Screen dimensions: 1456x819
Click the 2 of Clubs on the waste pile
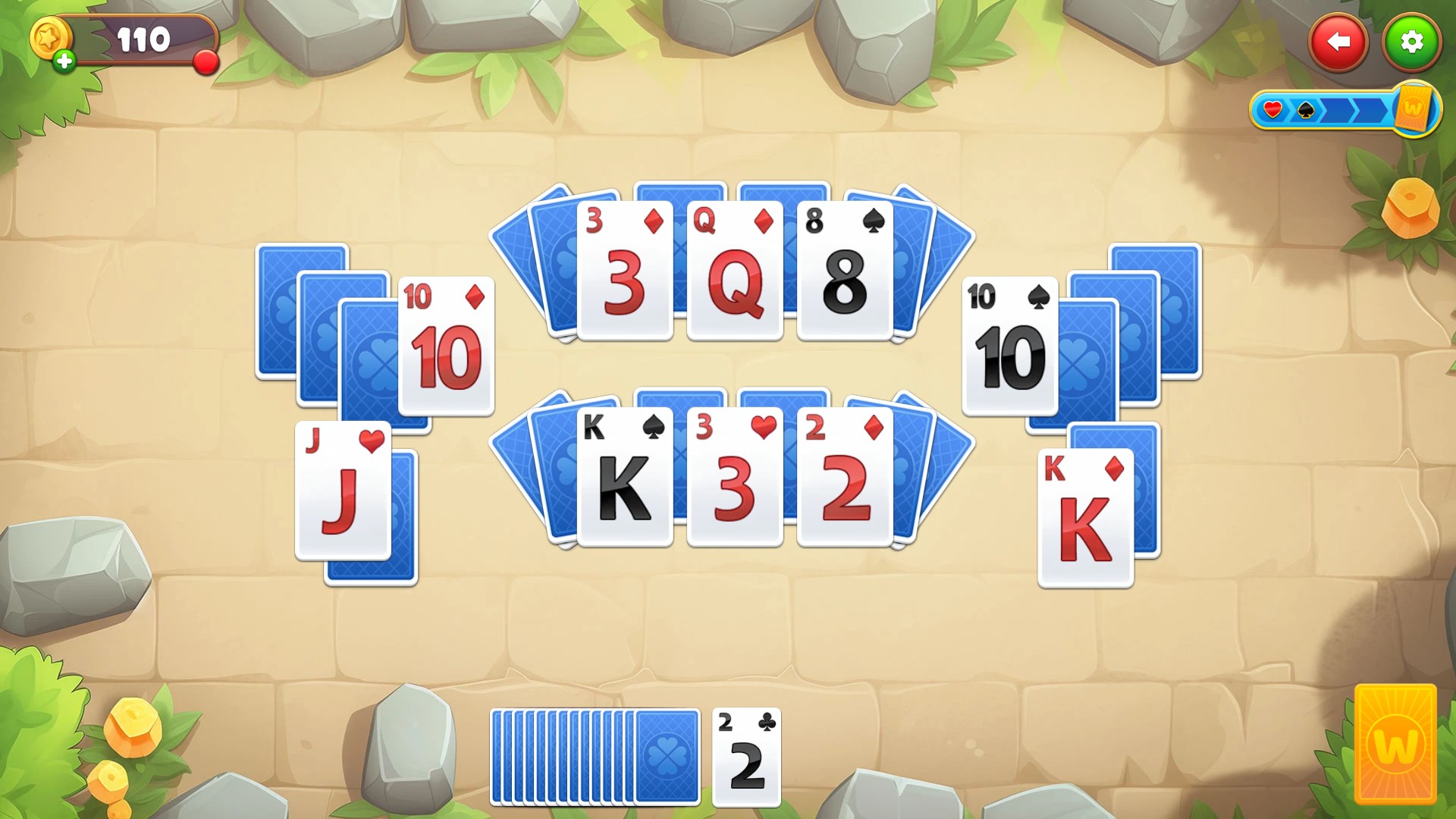745,758
